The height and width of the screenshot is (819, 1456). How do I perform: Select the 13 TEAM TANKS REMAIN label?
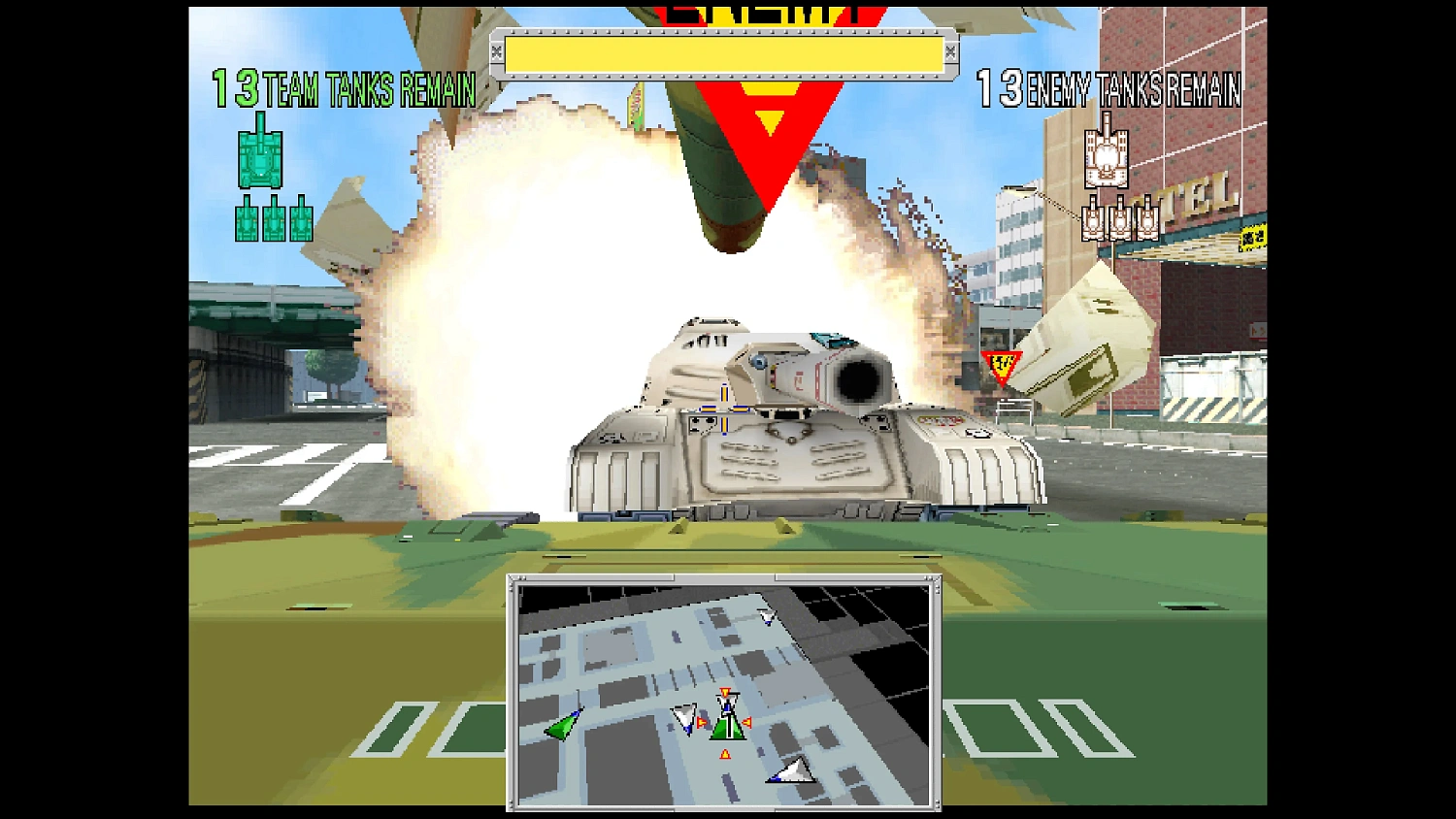coord(342,90)
